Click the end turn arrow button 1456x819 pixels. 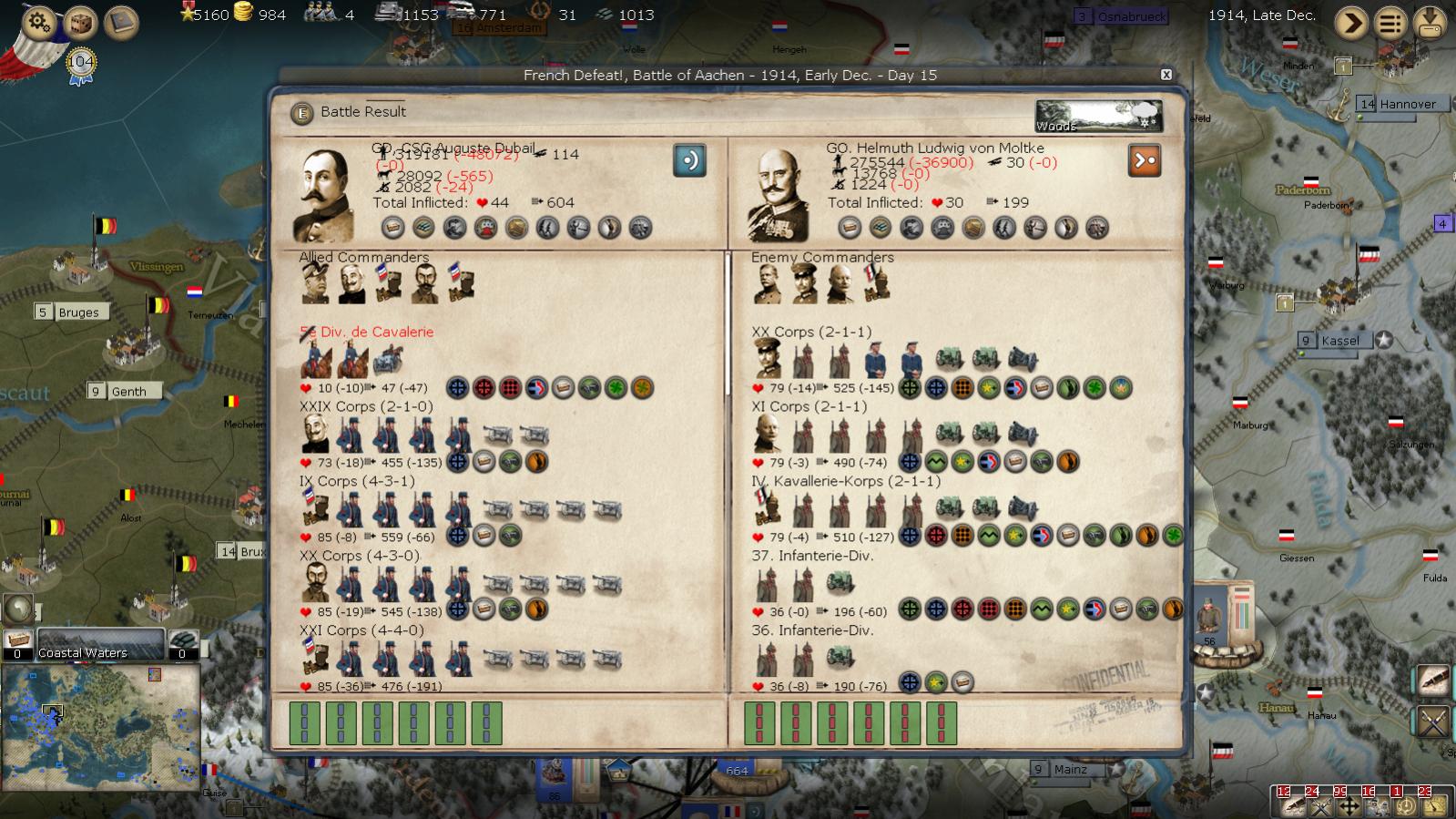pyautogui.click(x=1351, y=23)
